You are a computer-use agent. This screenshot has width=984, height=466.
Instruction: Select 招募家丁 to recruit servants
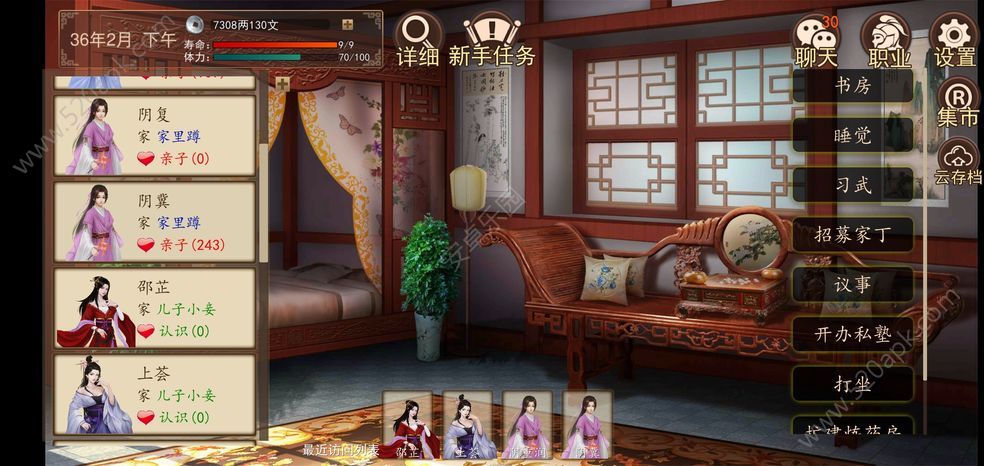coord(852,235)
